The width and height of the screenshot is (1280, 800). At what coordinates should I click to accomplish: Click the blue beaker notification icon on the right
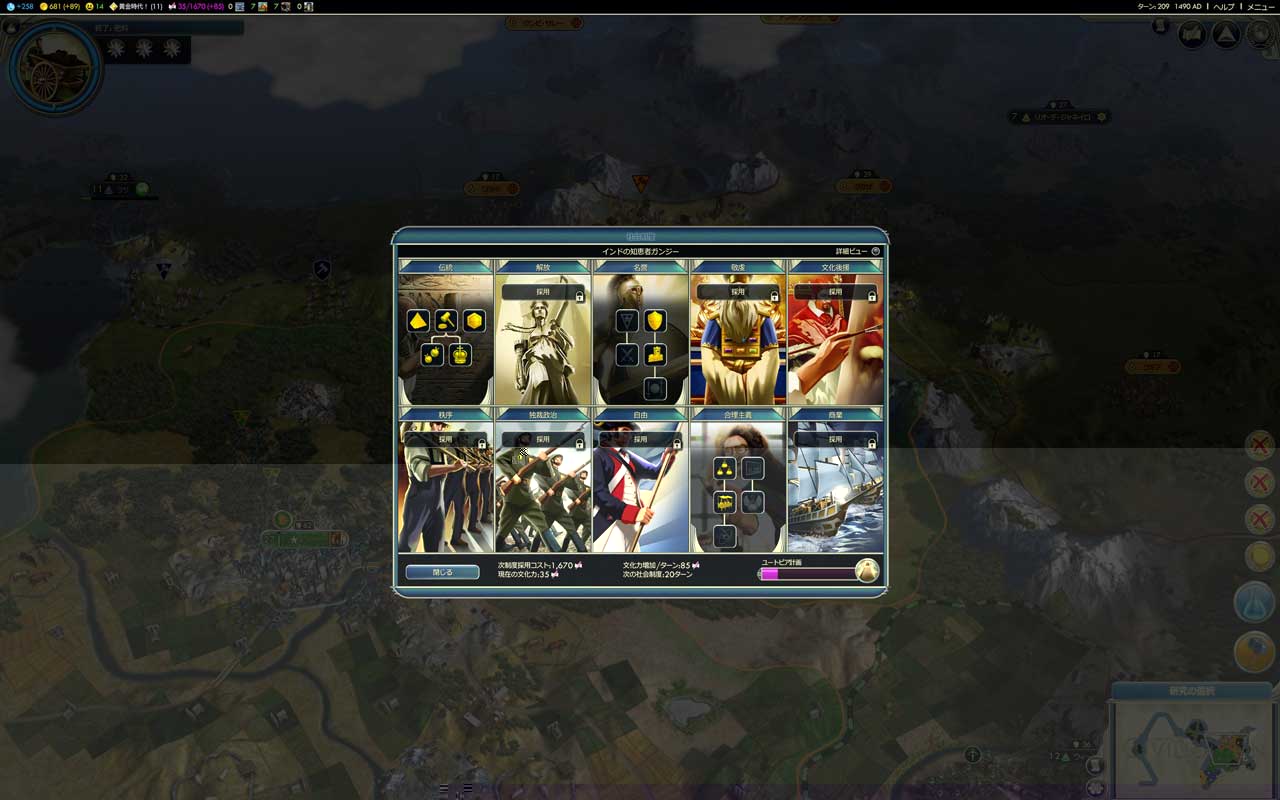click(x=1255, y=602)
